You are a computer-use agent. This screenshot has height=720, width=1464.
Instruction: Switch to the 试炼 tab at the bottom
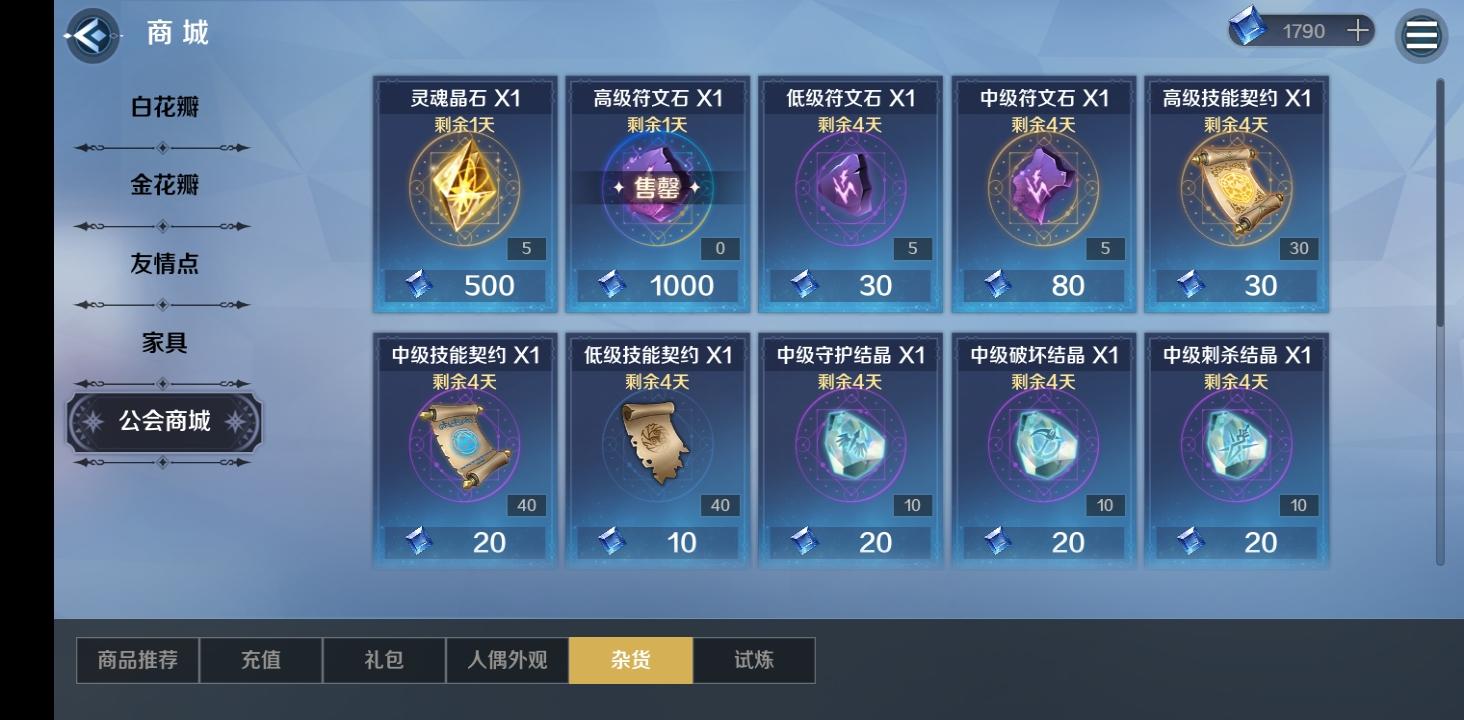755,660
